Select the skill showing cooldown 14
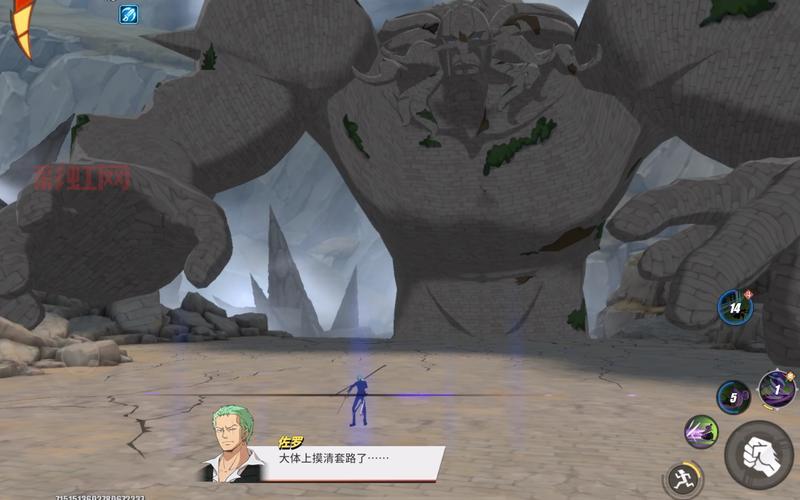This screenshot has height=500, width=800. pos(735,308)
